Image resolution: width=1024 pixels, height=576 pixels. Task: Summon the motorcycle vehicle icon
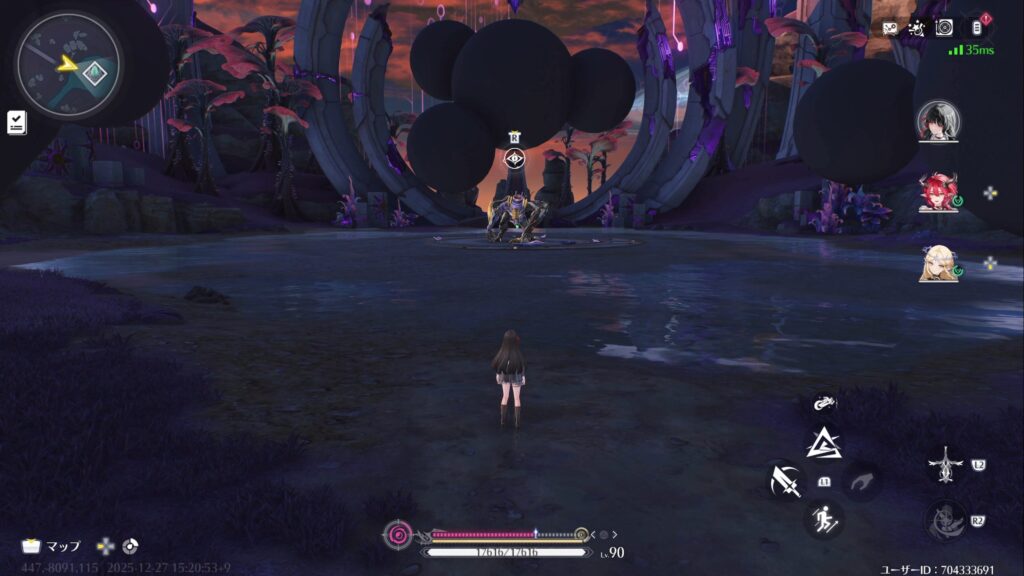pyautogui.click(x=824, y=404)
